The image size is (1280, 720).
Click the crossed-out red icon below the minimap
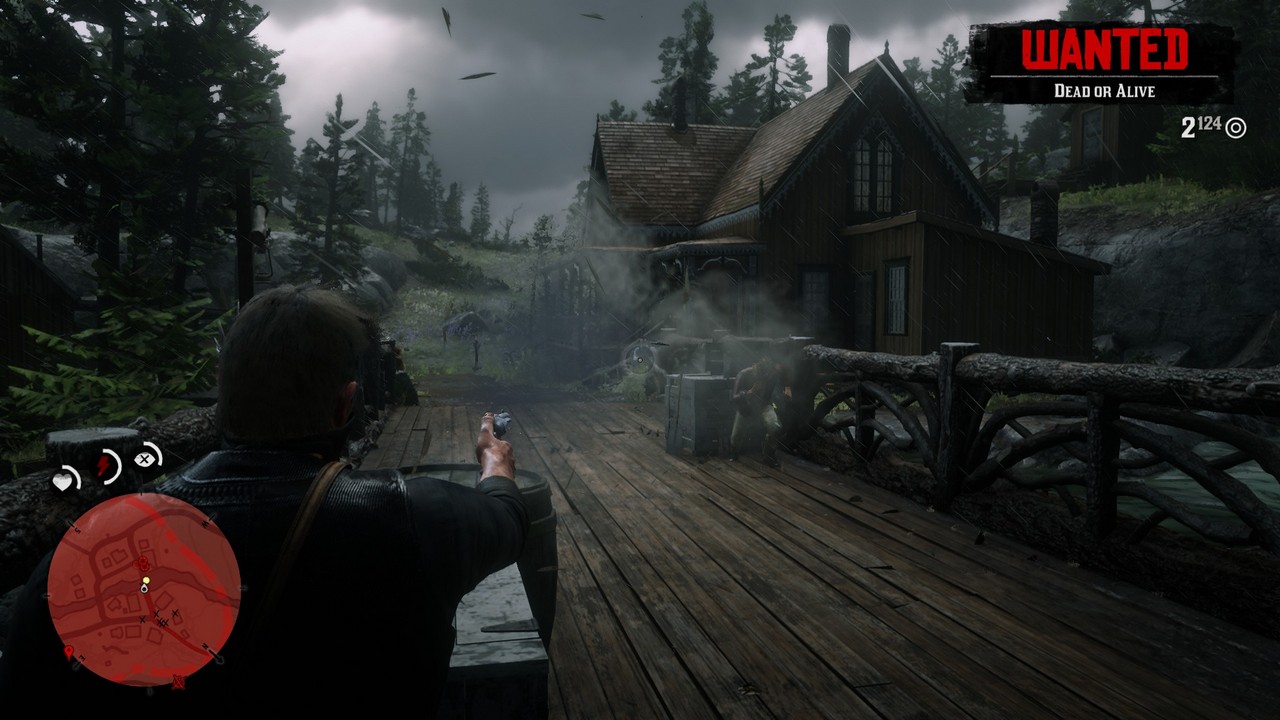pos(178,683)
